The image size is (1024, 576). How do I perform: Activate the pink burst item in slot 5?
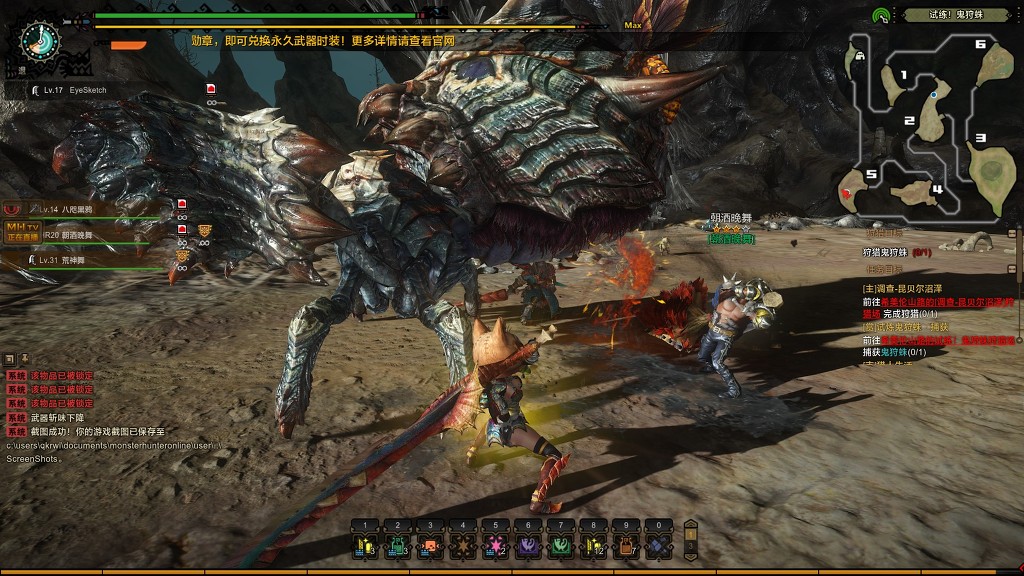point(495,546)
